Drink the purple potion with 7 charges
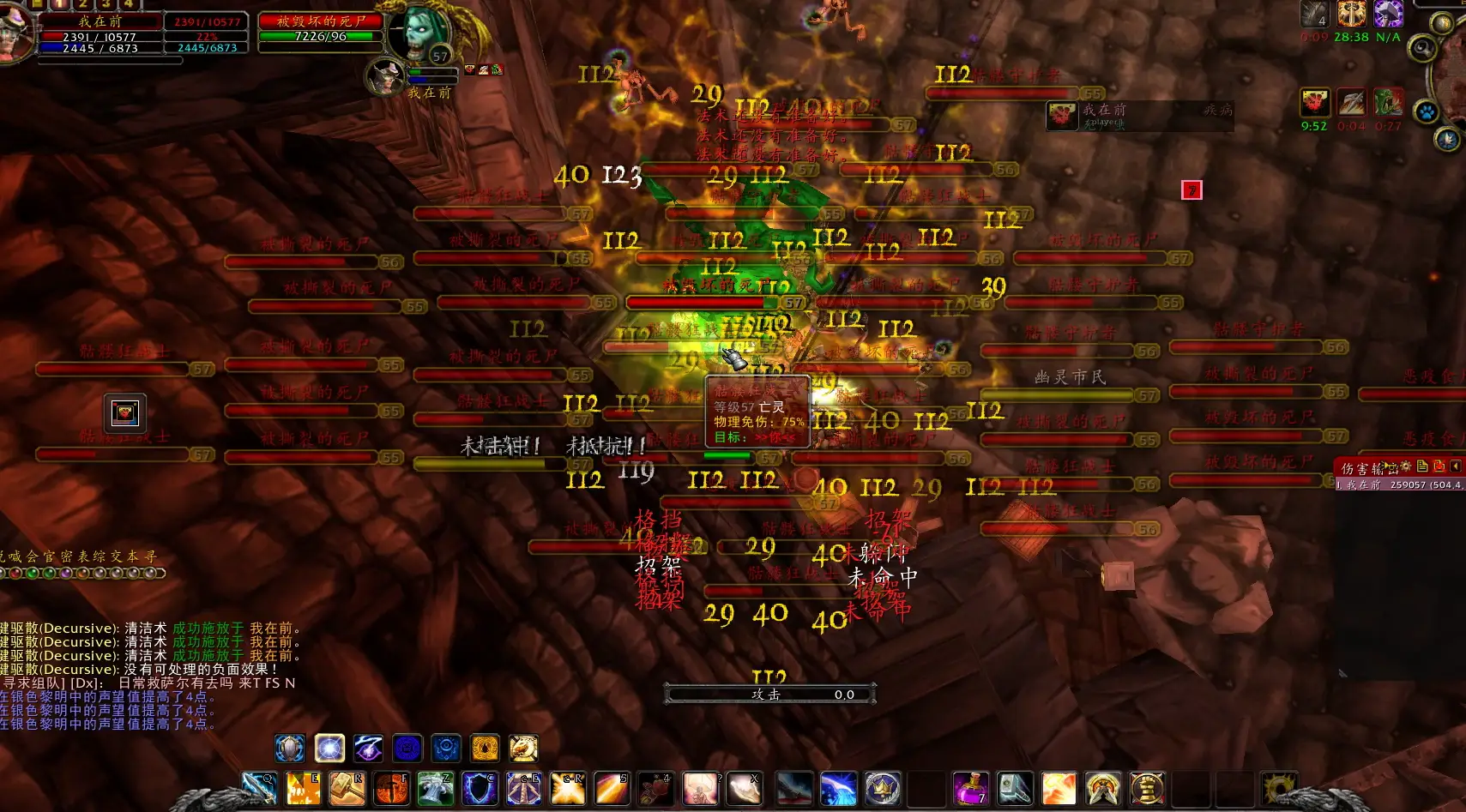 pyautogui.click(x=970, y=787)
